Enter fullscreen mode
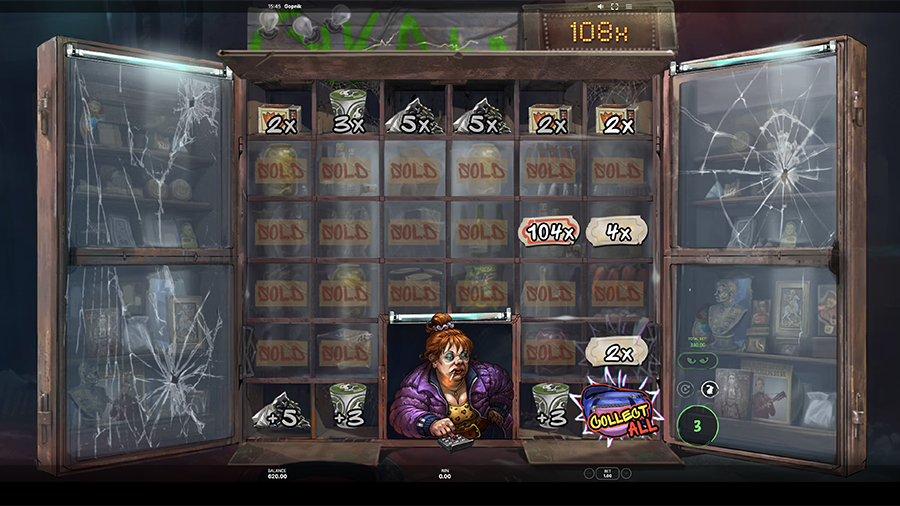The image size is (900, 506). click(613, 6)
